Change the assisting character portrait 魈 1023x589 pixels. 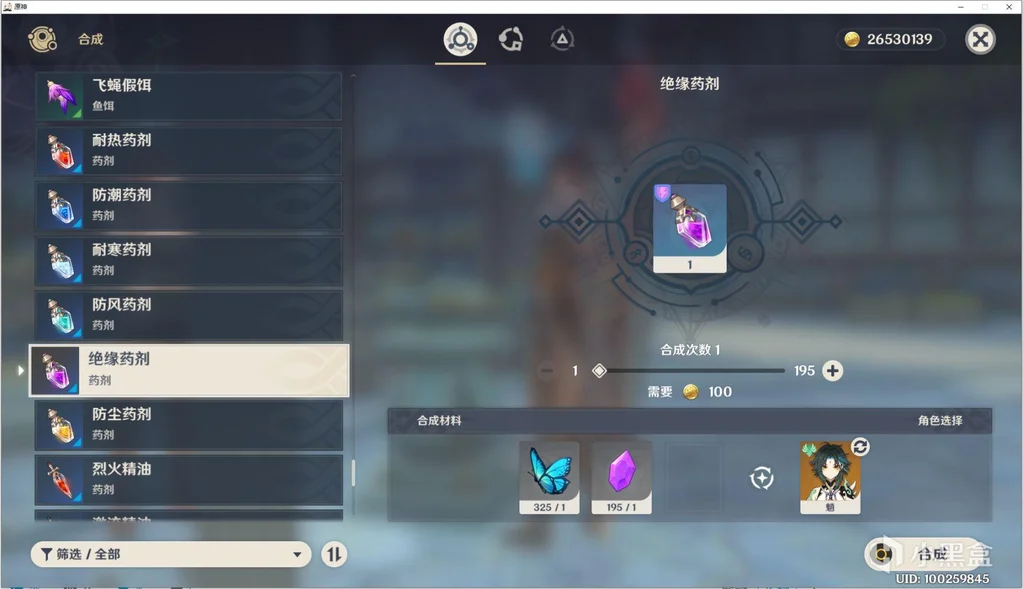point(830,477)
